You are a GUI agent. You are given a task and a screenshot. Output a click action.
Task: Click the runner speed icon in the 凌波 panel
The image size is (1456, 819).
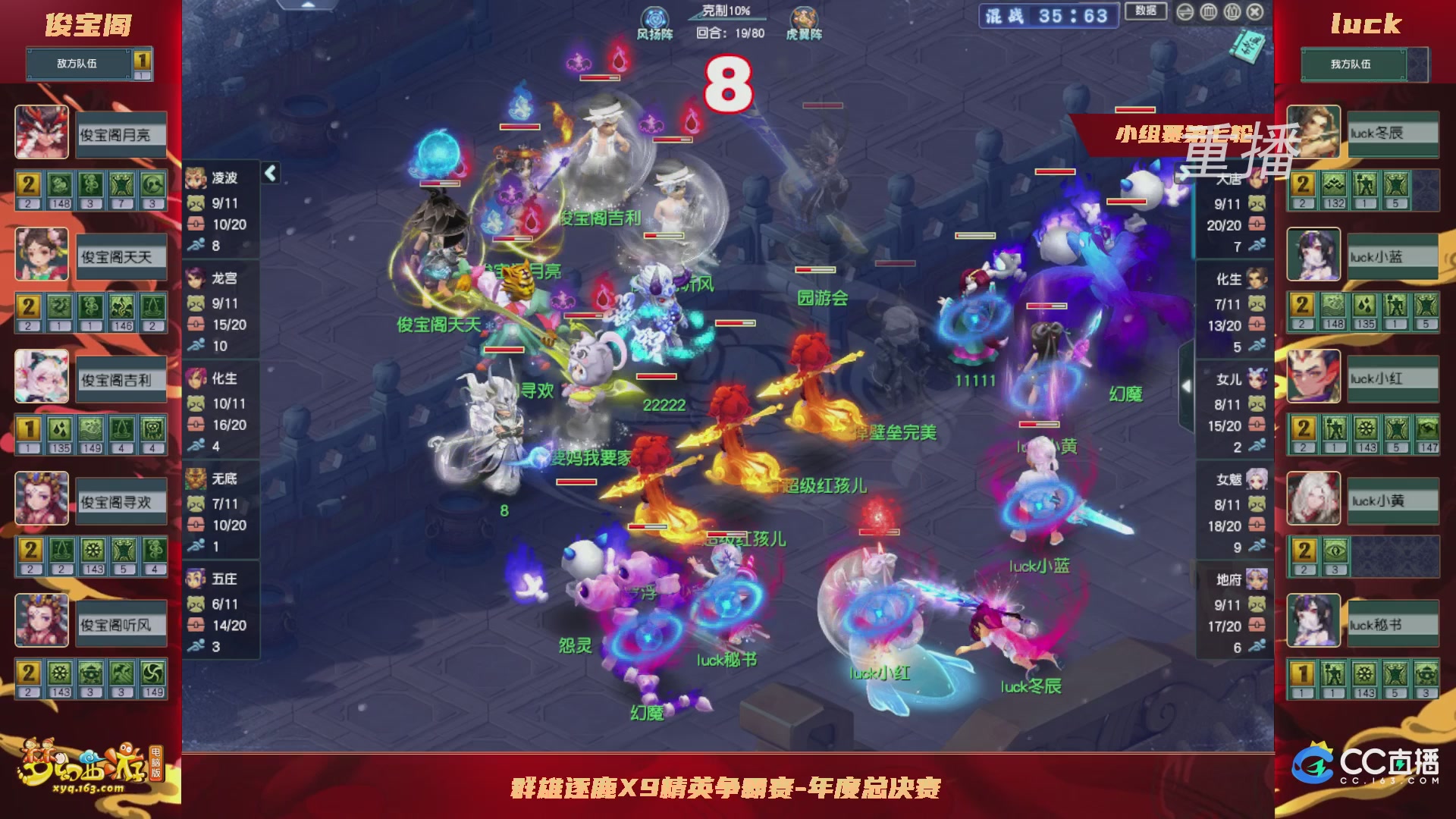point(197,245)
